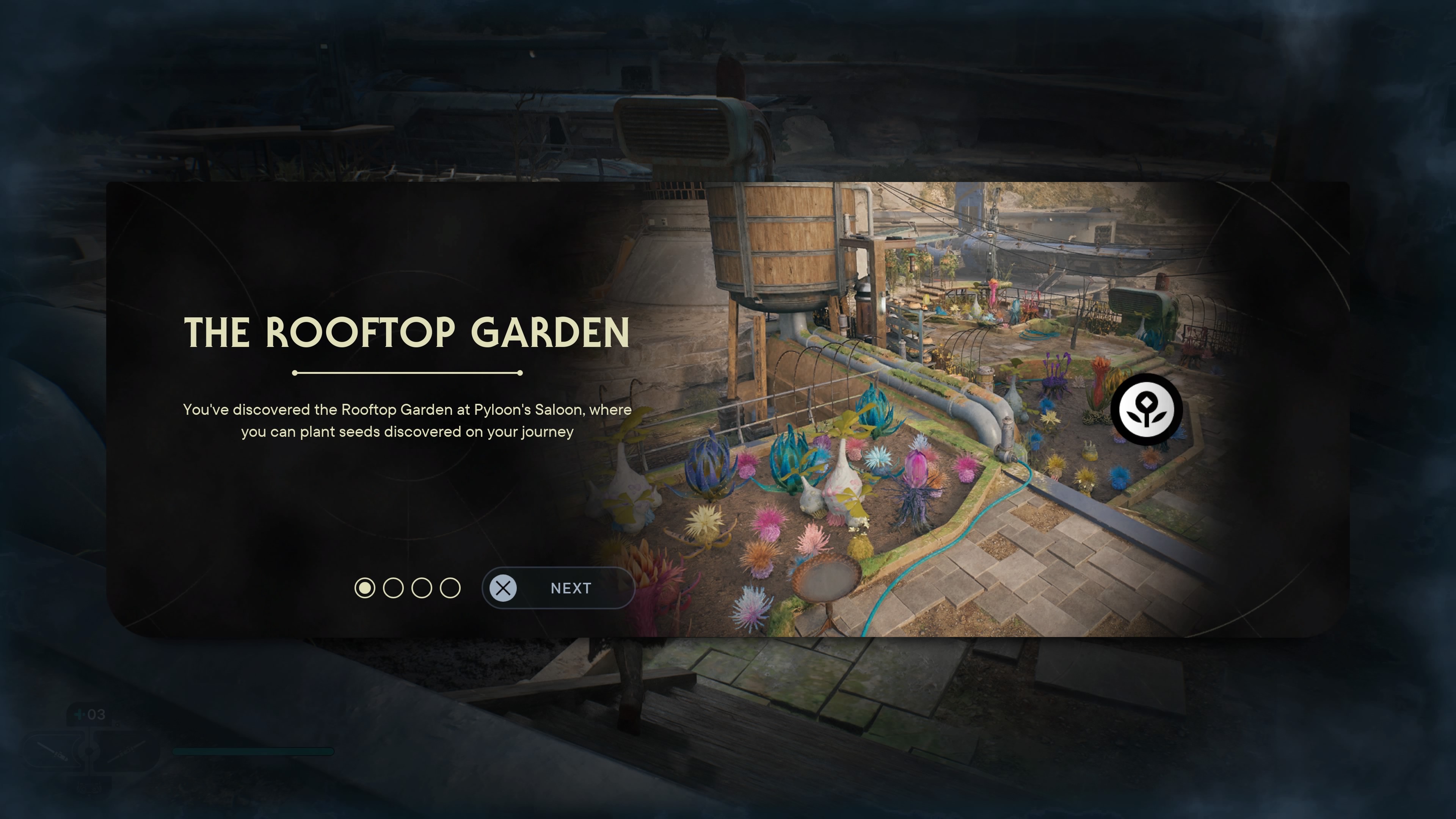Click the stim counter showing 03
The width and height of the screenshot is (1456, 819).
click(x=96, y=714)
